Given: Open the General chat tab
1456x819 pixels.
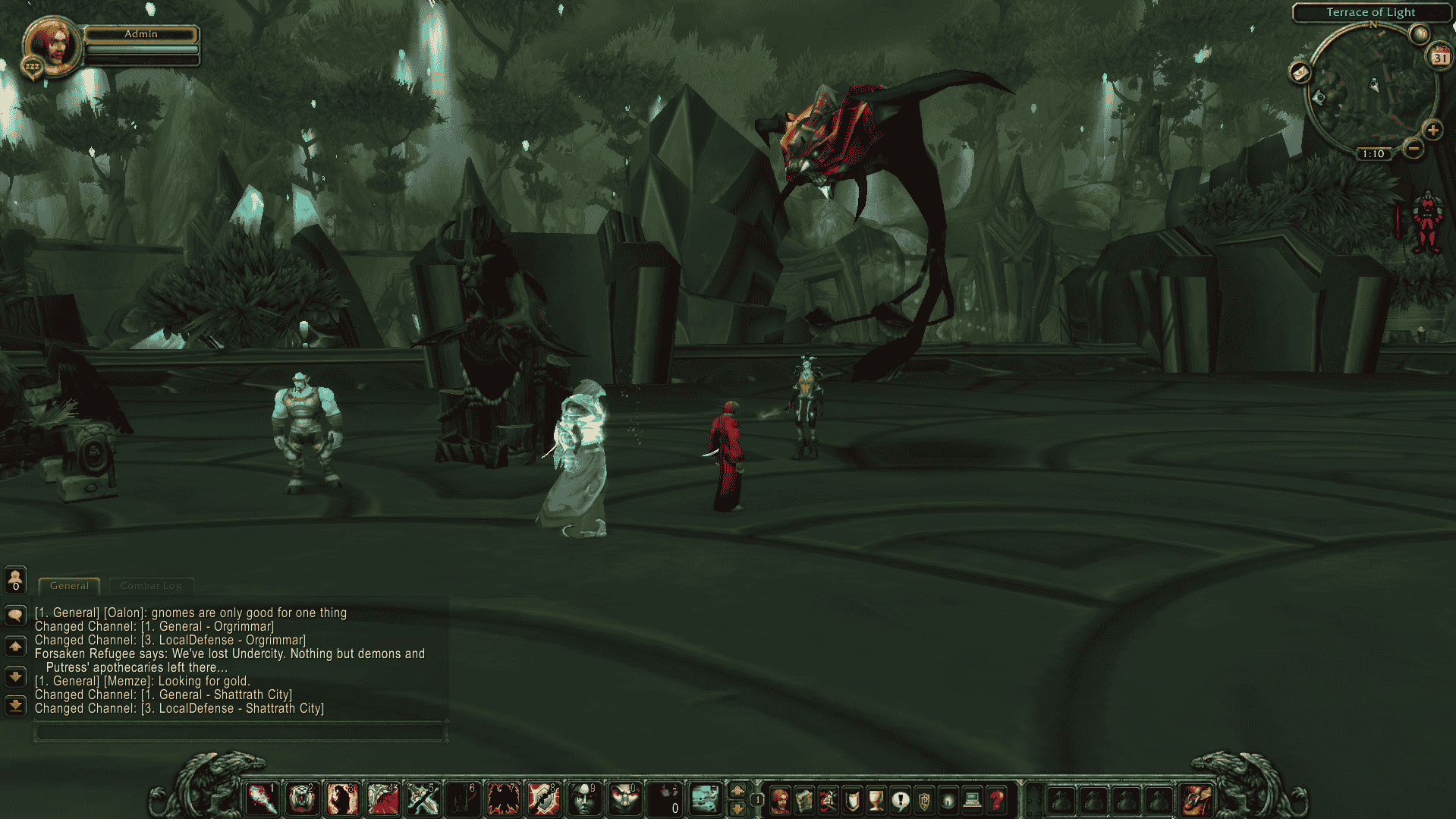Looking at the screenshot, I should point(69,585).
